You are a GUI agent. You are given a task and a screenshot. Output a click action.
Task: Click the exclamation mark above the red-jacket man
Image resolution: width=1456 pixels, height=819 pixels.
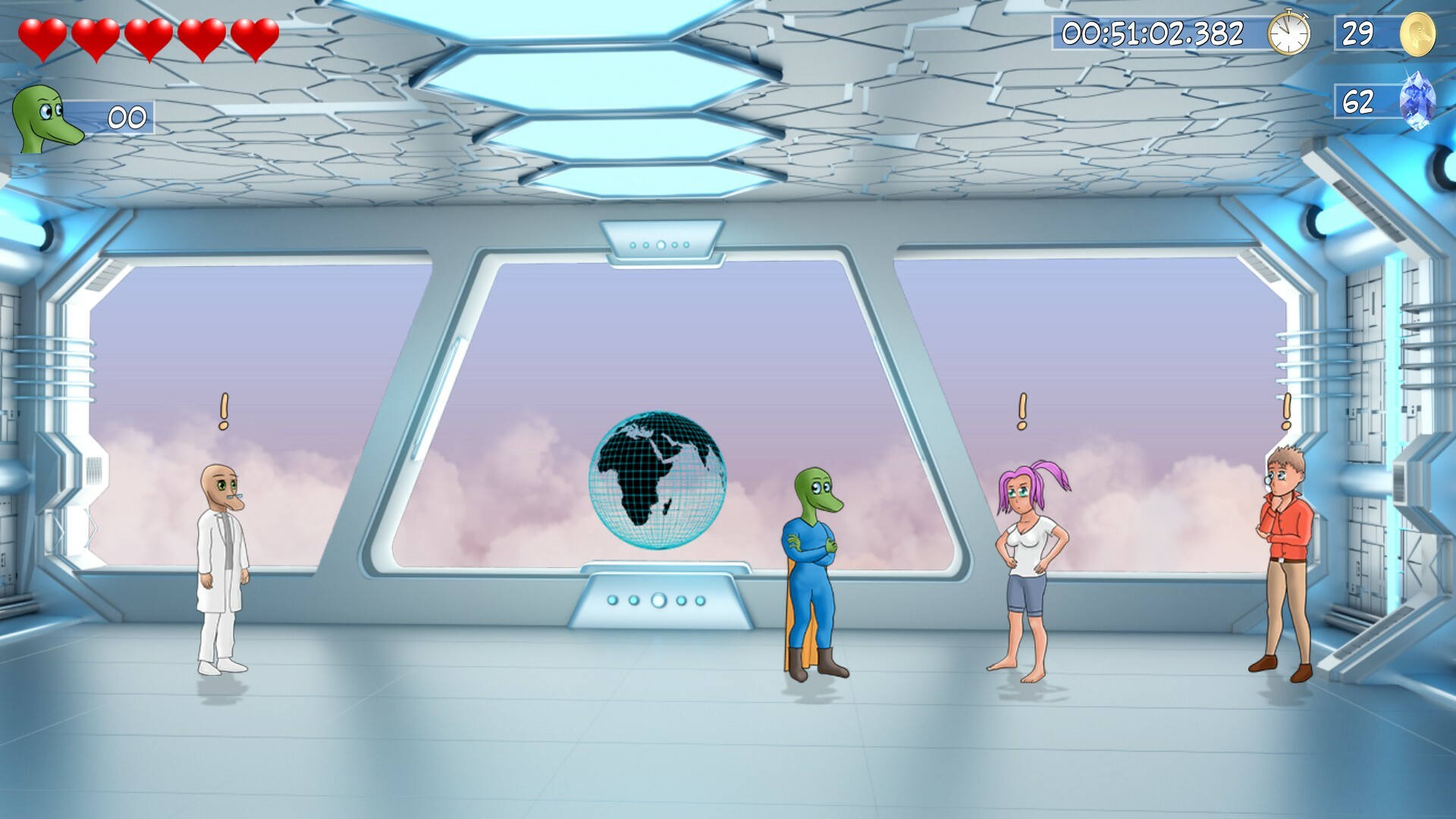[1285, 411]
